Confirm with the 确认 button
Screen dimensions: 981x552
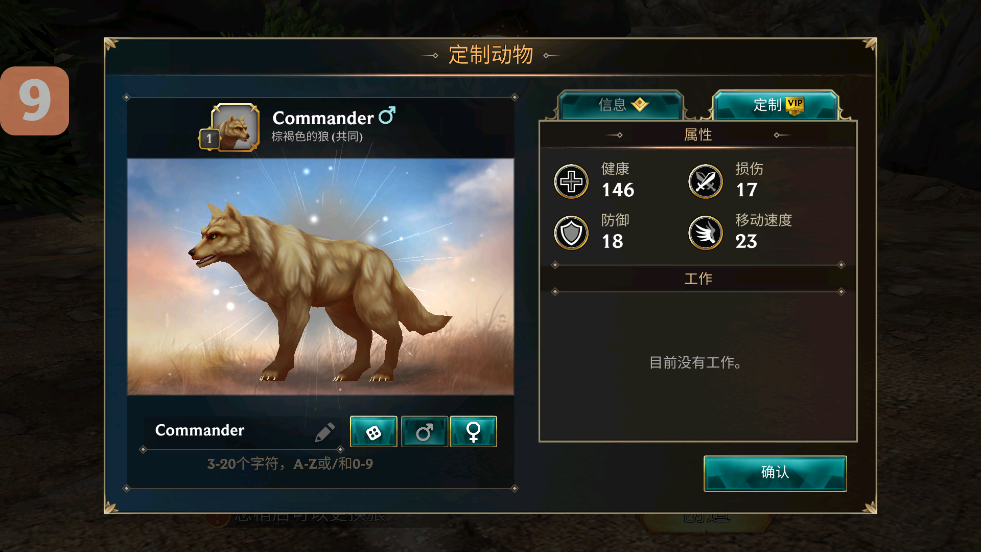click(775, 473)
